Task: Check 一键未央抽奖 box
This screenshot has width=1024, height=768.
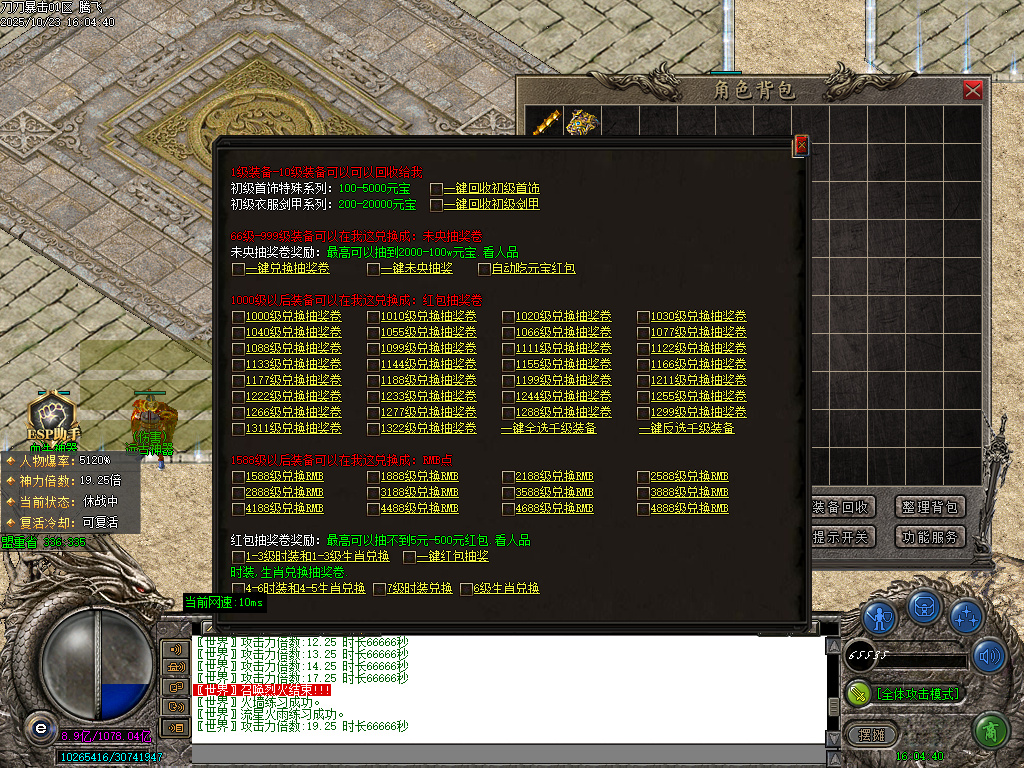Action: (373, 268)
